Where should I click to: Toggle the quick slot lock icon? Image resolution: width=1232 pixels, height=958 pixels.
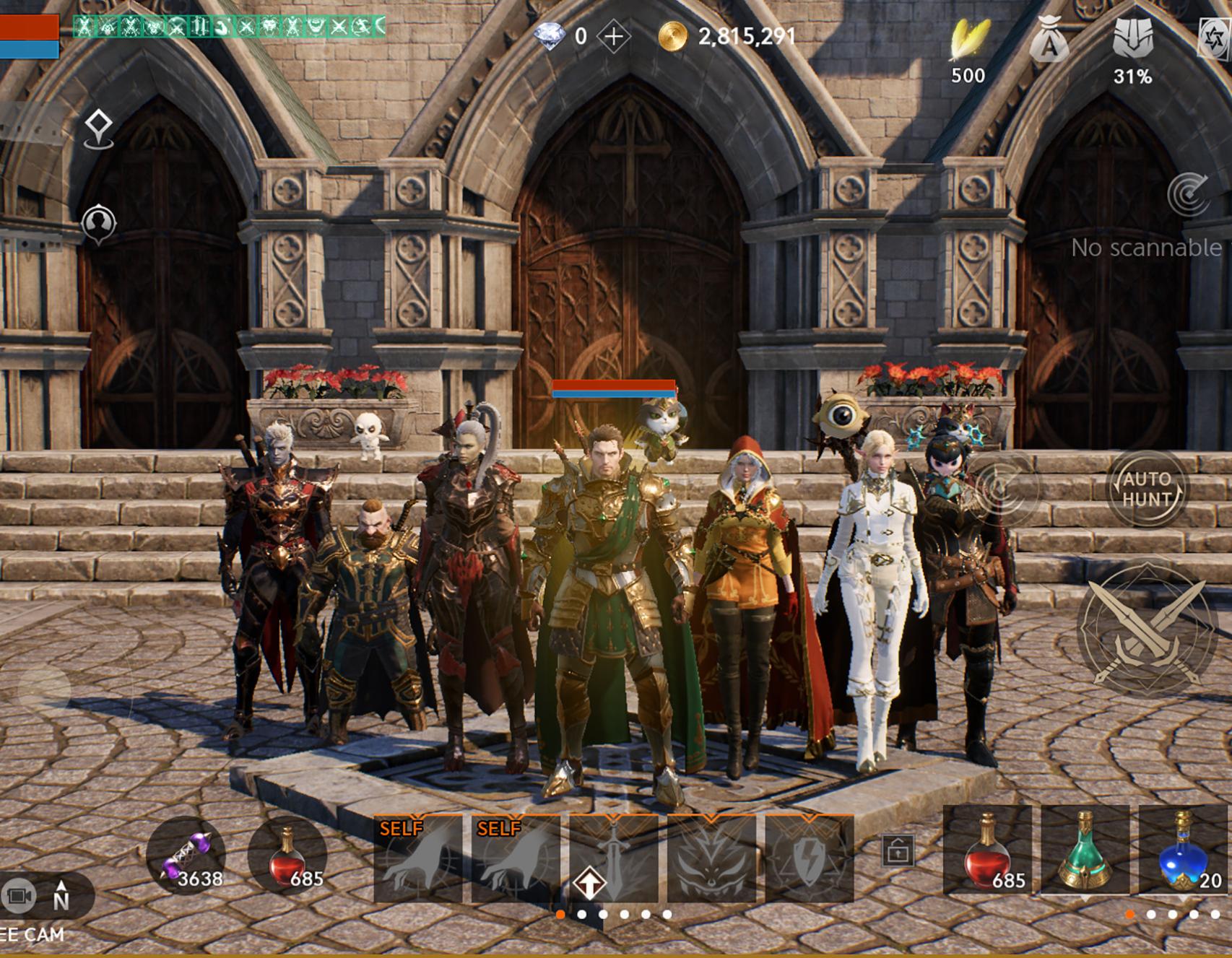tap(898, 851)
